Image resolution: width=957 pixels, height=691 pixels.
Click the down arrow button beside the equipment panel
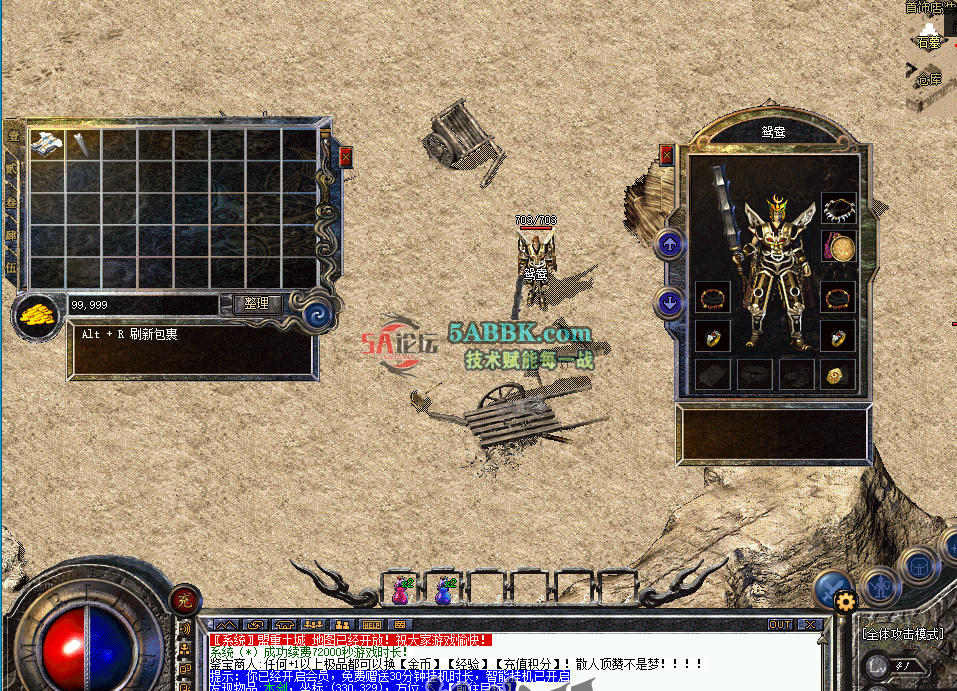[670, 301]
